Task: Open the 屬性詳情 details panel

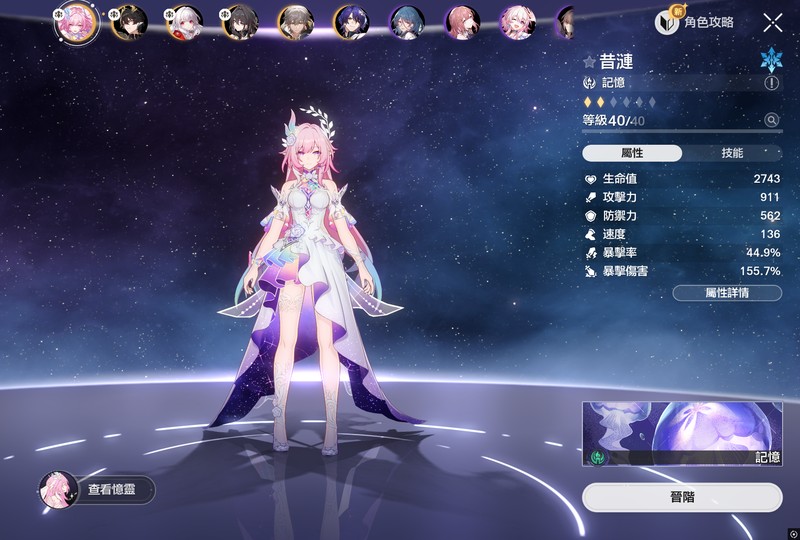Action: tap(727, 293)
